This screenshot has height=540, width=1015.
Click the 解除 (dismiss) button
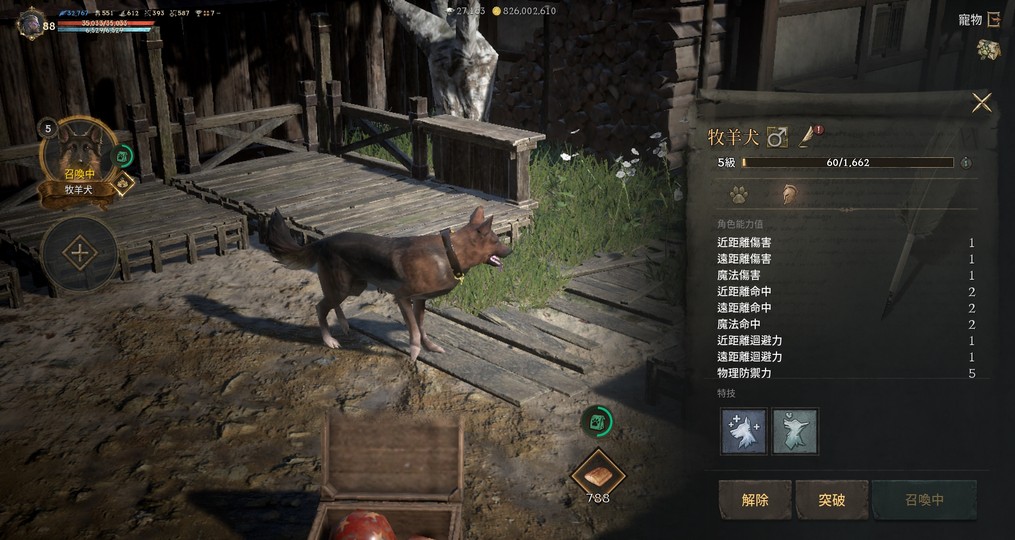coord(755,499)
